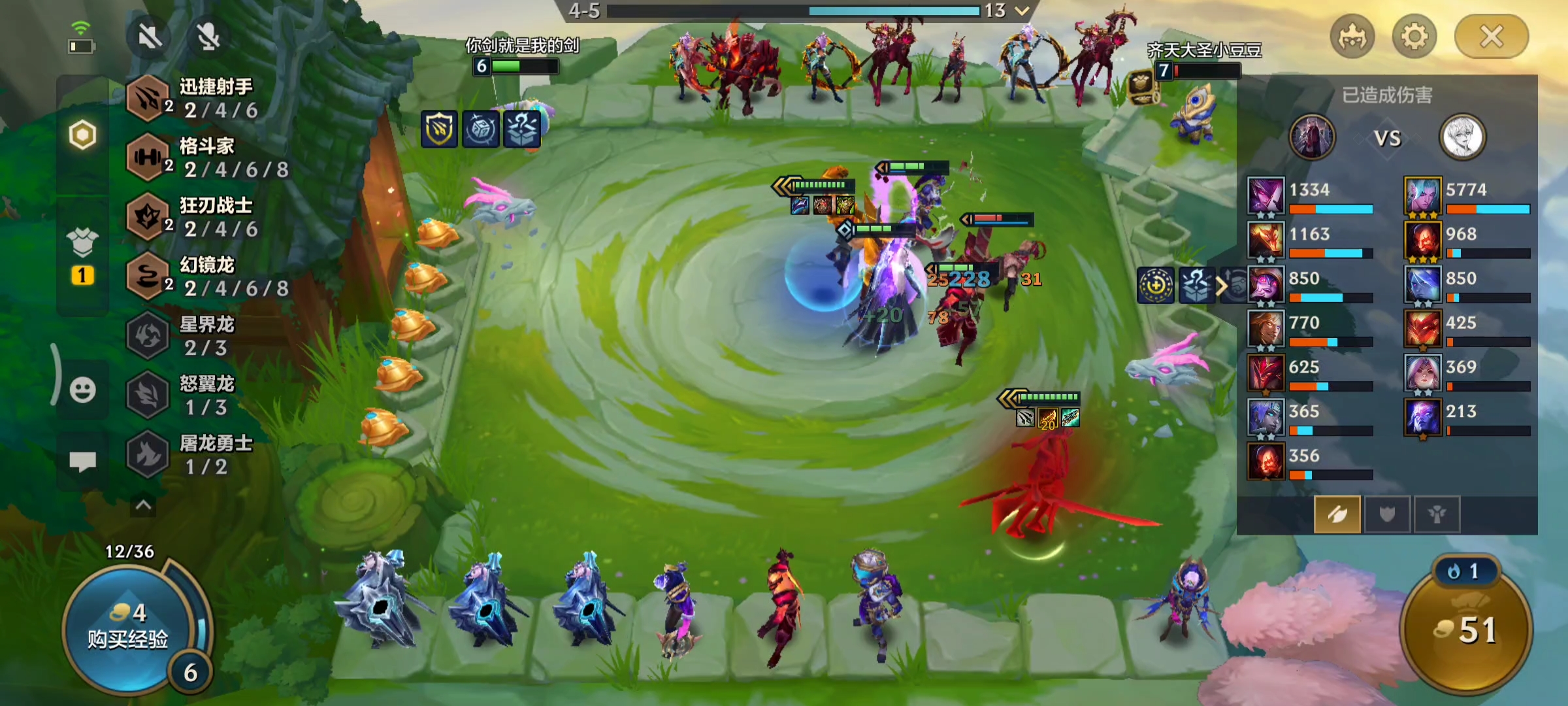Select the hexagon augment icon in sidebar
This screenshot has height=706, width=1568.
[x=82, y=135]
